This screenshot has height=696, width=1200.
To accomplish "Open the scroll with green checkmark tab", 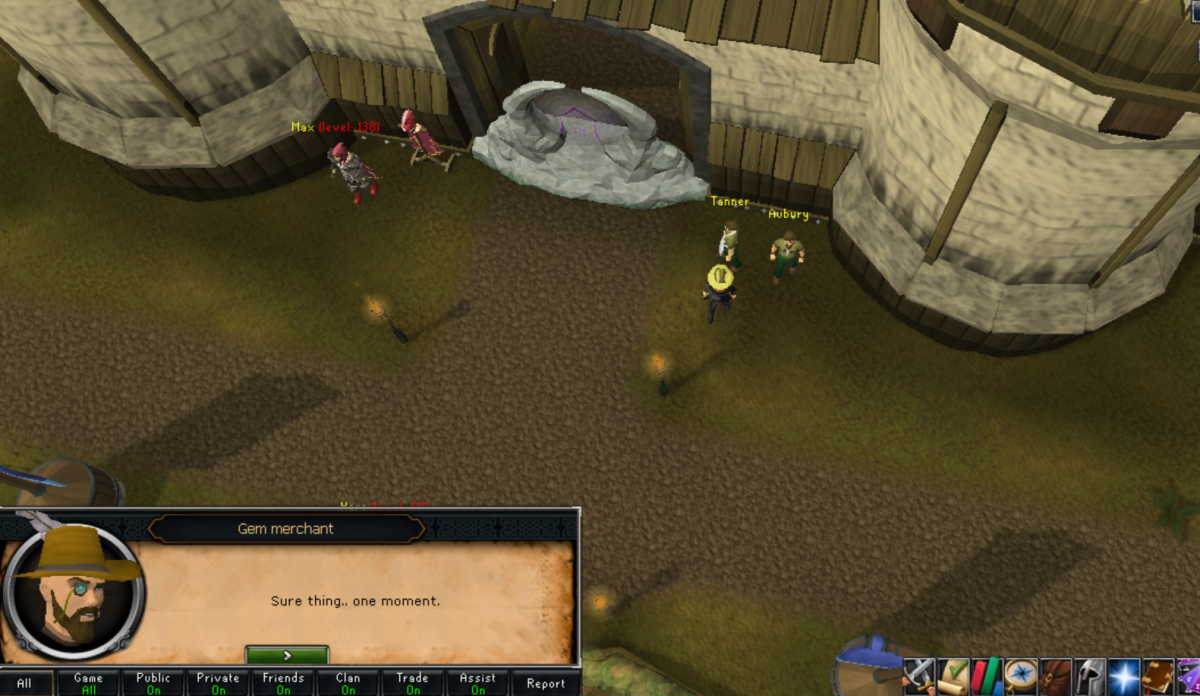I will coord(954,676).
